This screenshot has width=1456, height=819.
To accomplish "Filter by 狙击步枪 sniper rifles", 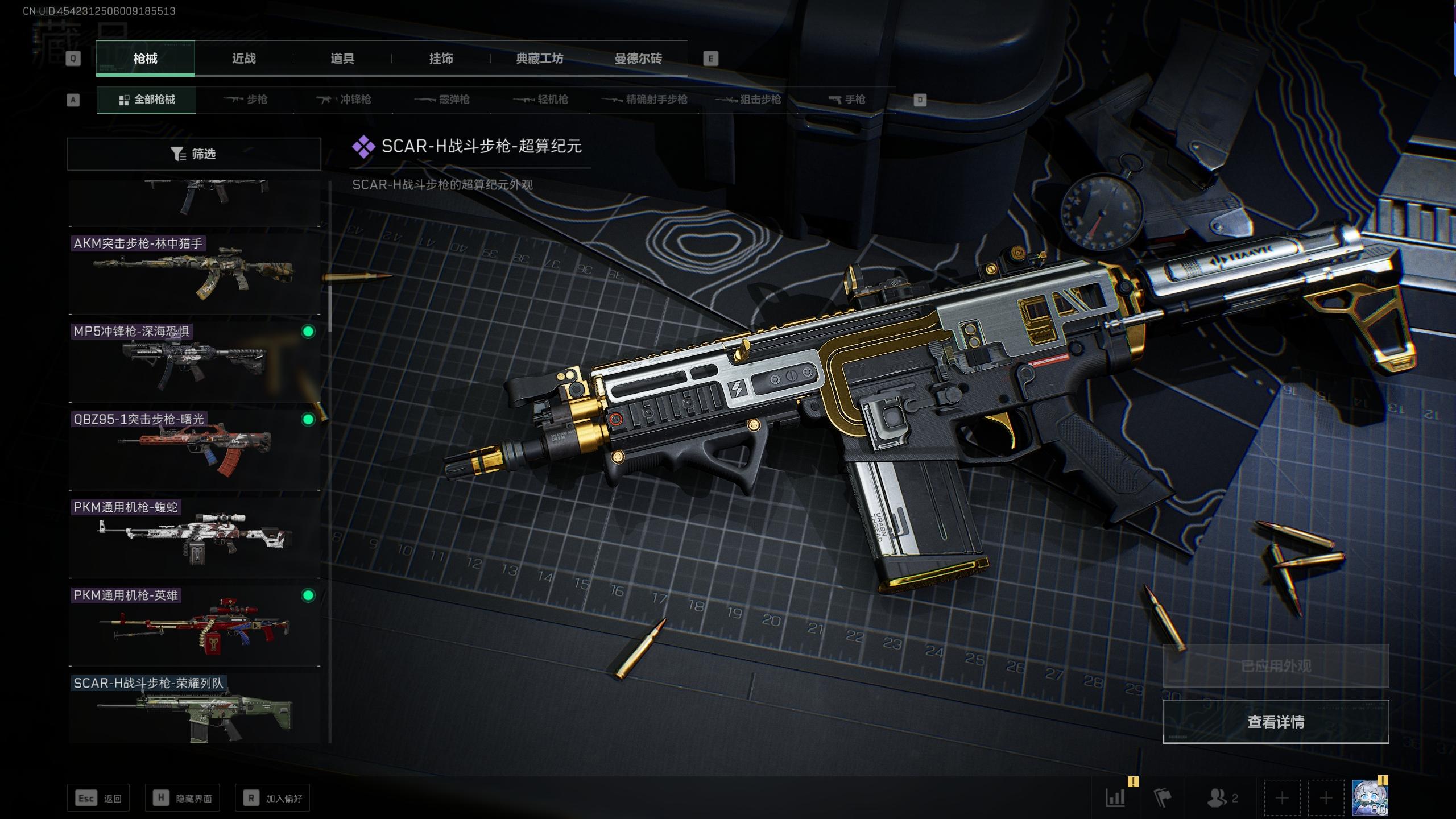I will click(x=748, y=100).
